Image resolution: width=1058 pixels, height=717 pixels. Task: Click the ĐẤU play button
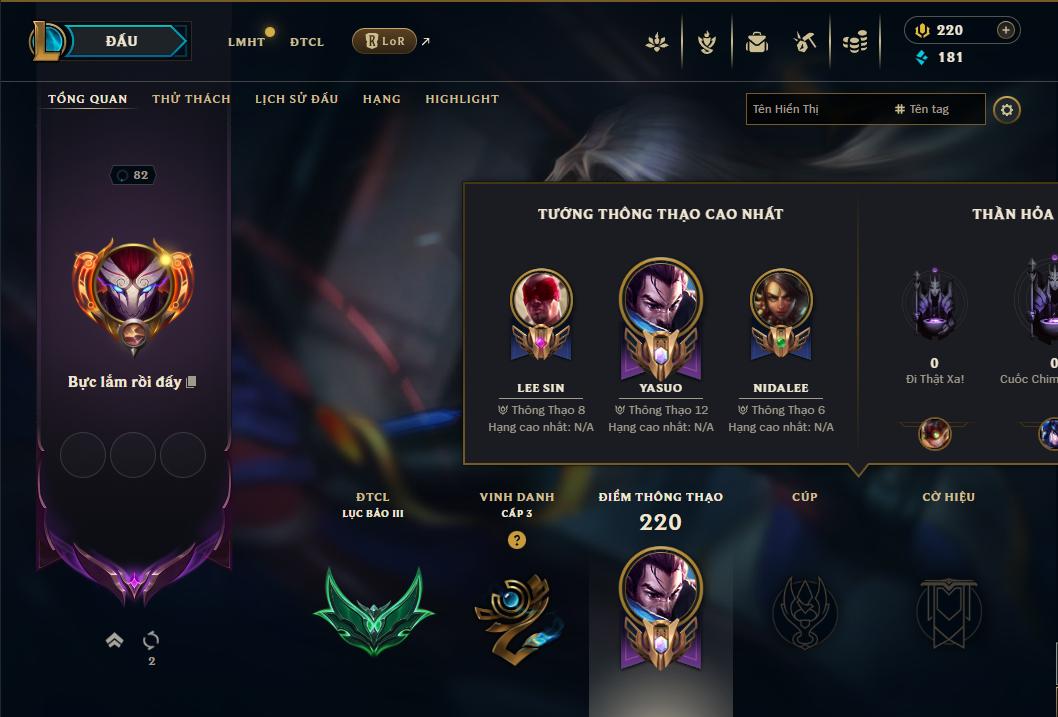pyautogui.click(x=122, y=41)
